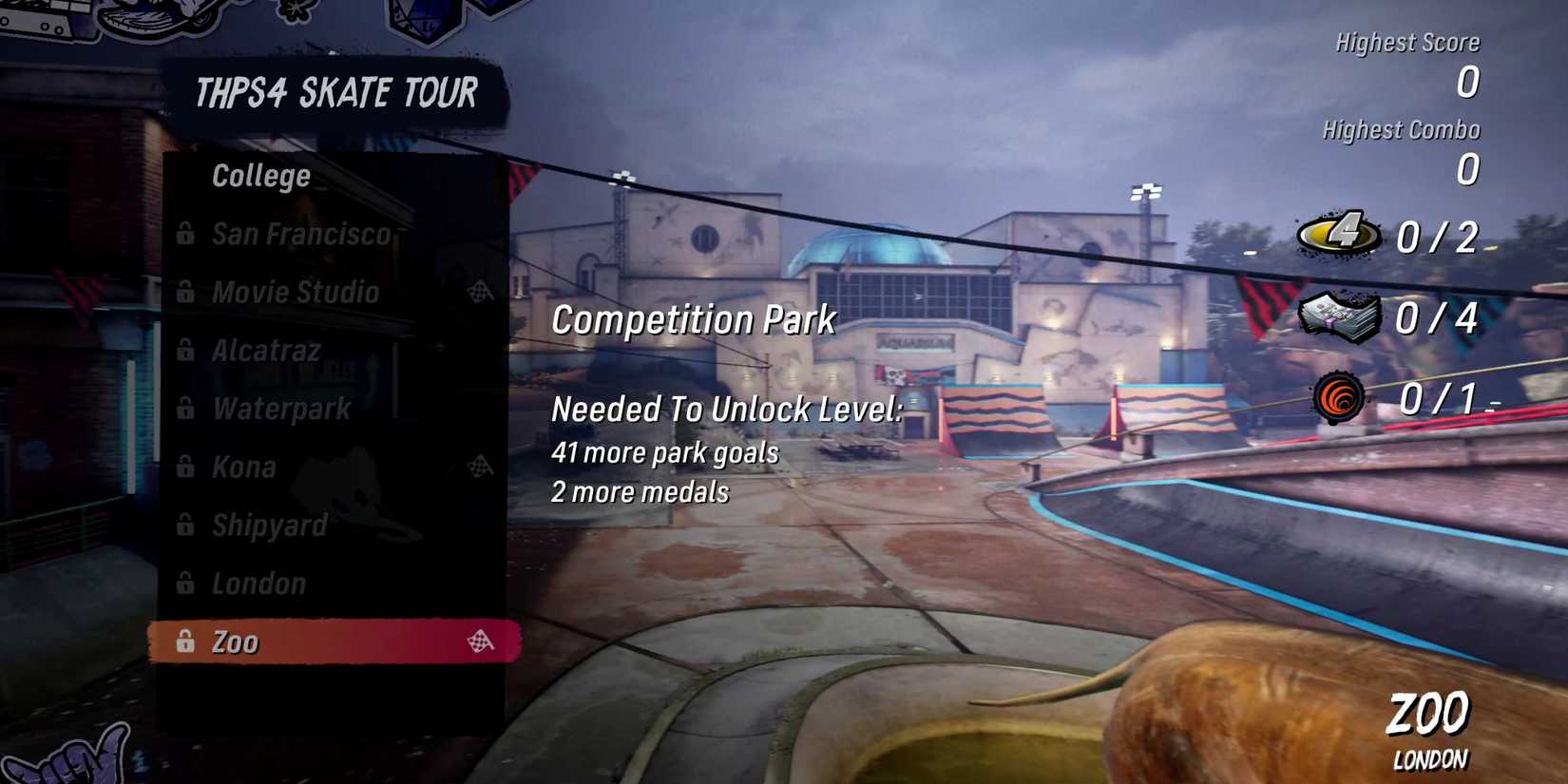The height and width of the screenshot is (784, 1568).
Task: Click the lock icon beside London
Action: pyautogui.click(x=184, y=583)
